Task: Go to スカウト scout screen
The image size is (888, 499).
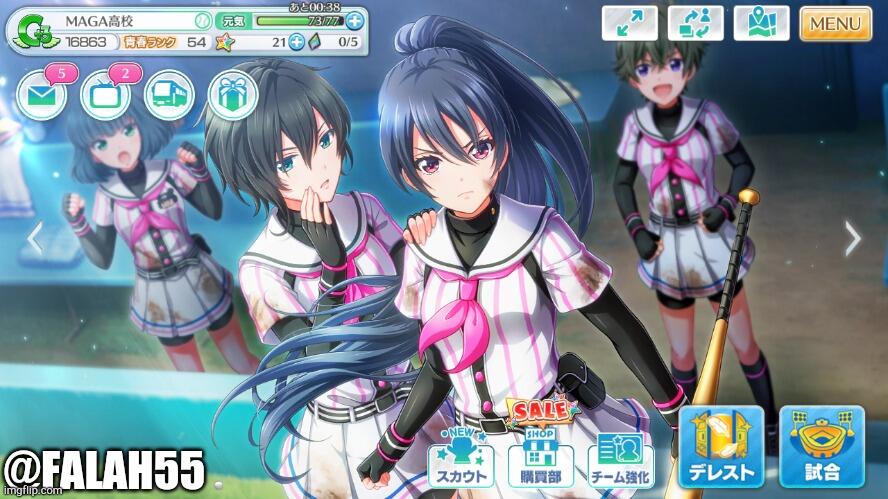Action: [460, 460]
